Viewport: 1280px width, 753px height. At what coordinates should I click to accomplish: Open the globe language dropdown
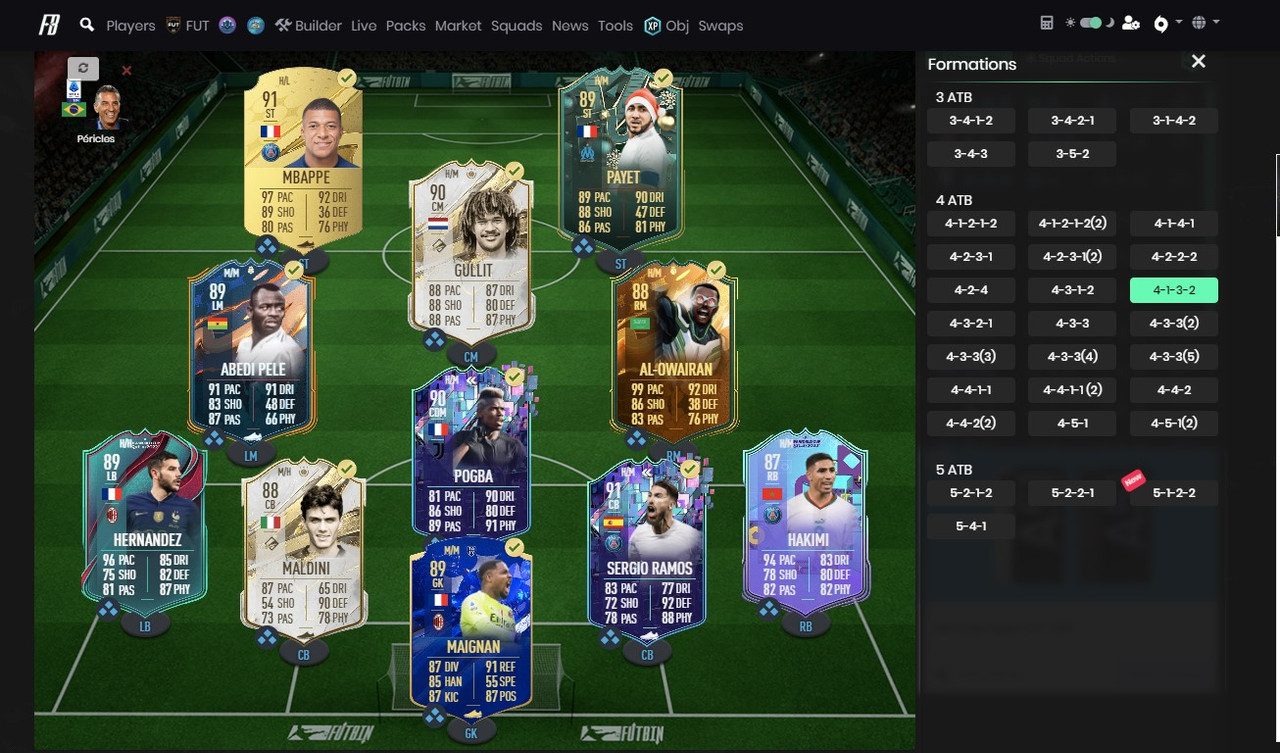coord(1205,23)
